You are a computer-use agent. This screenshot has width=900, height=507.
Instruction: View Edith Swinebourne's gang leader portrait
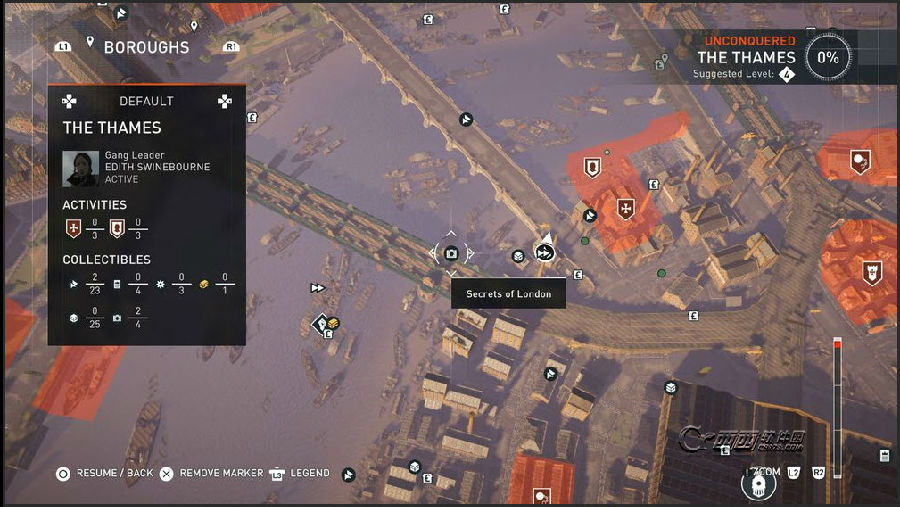coord(80,168)
